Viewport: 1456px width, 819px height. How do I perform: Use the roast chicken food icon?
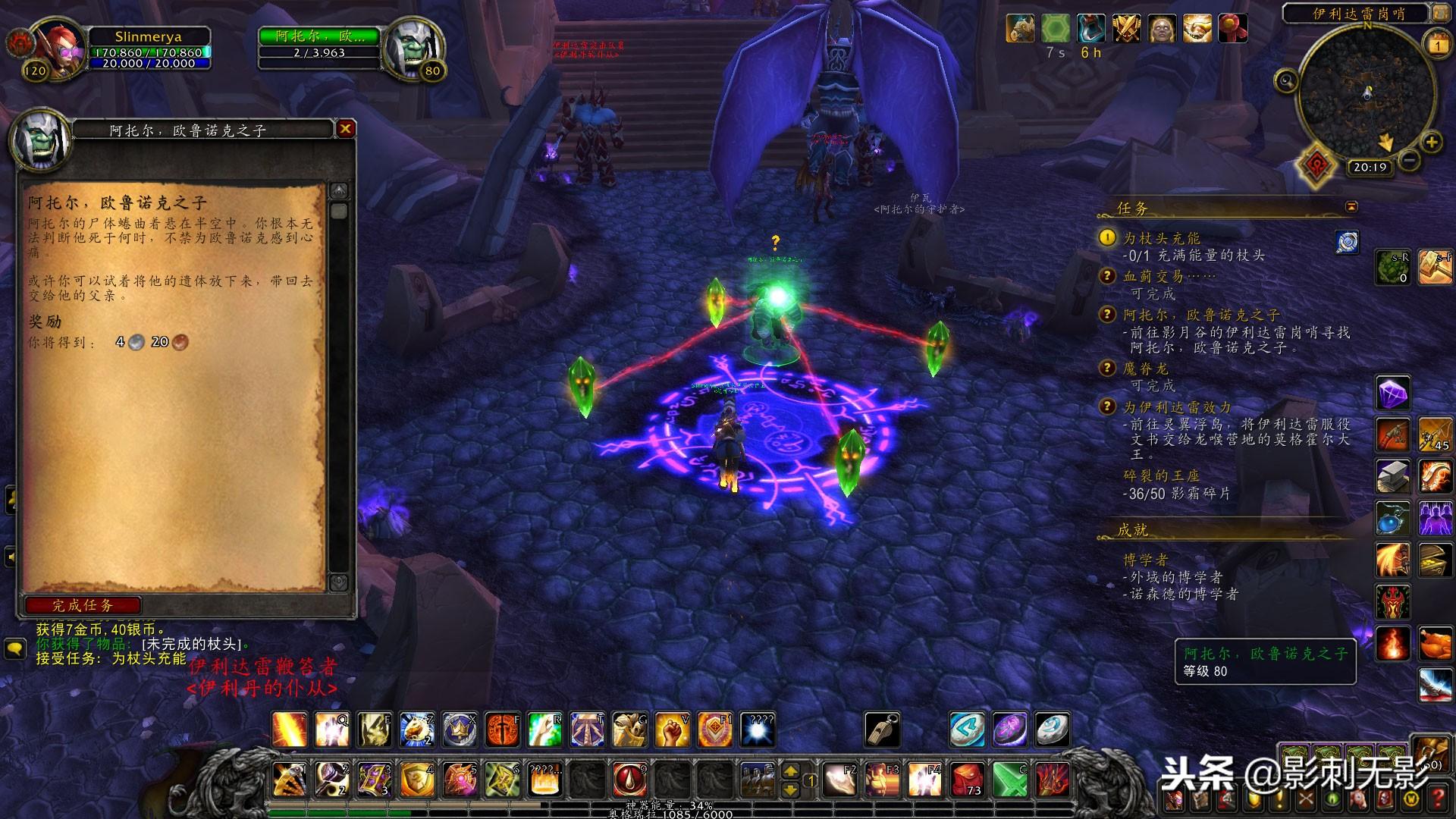click(x=1434, y=645)
